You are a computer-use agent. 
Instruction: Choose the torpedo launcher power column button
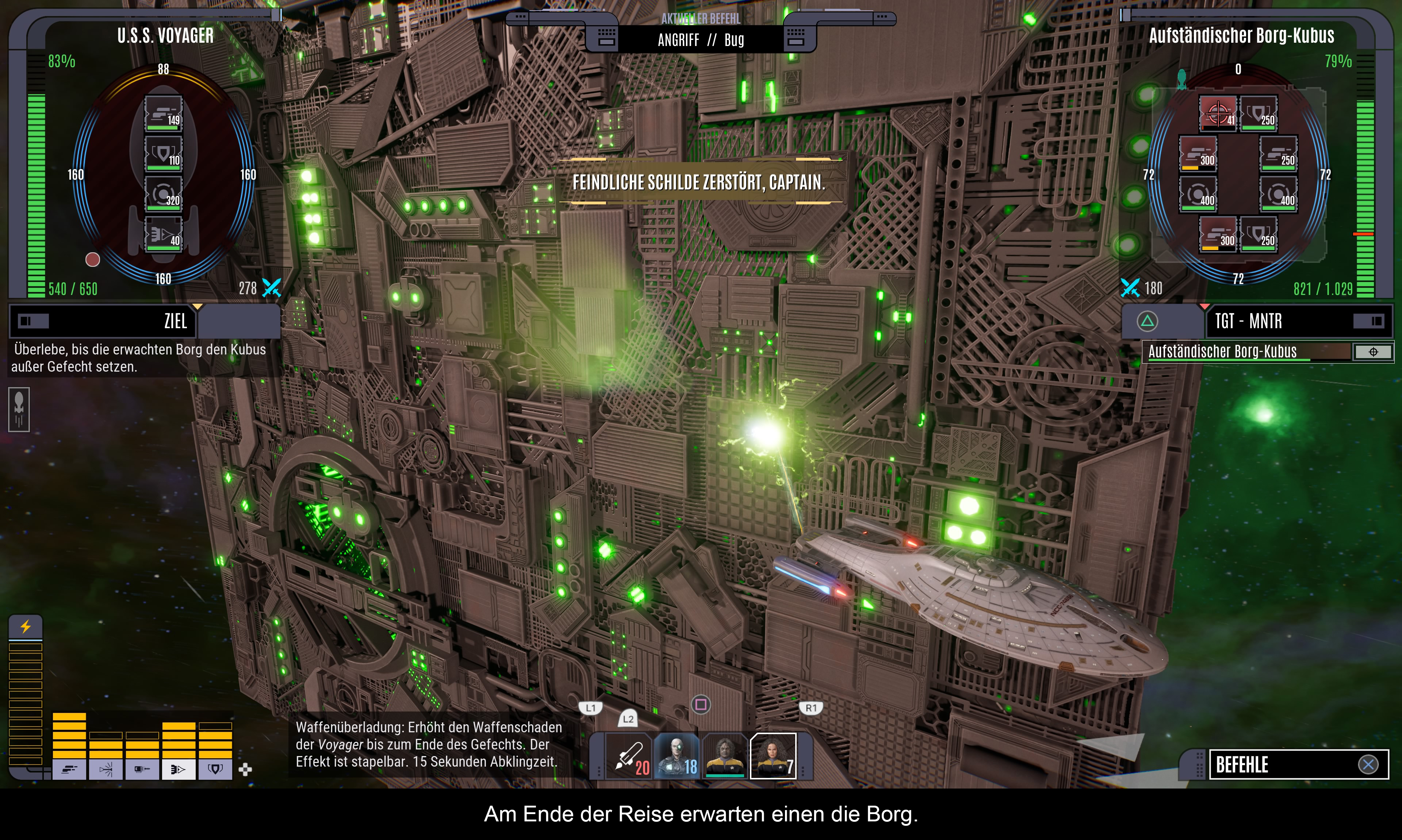click(x=142, y=770)
